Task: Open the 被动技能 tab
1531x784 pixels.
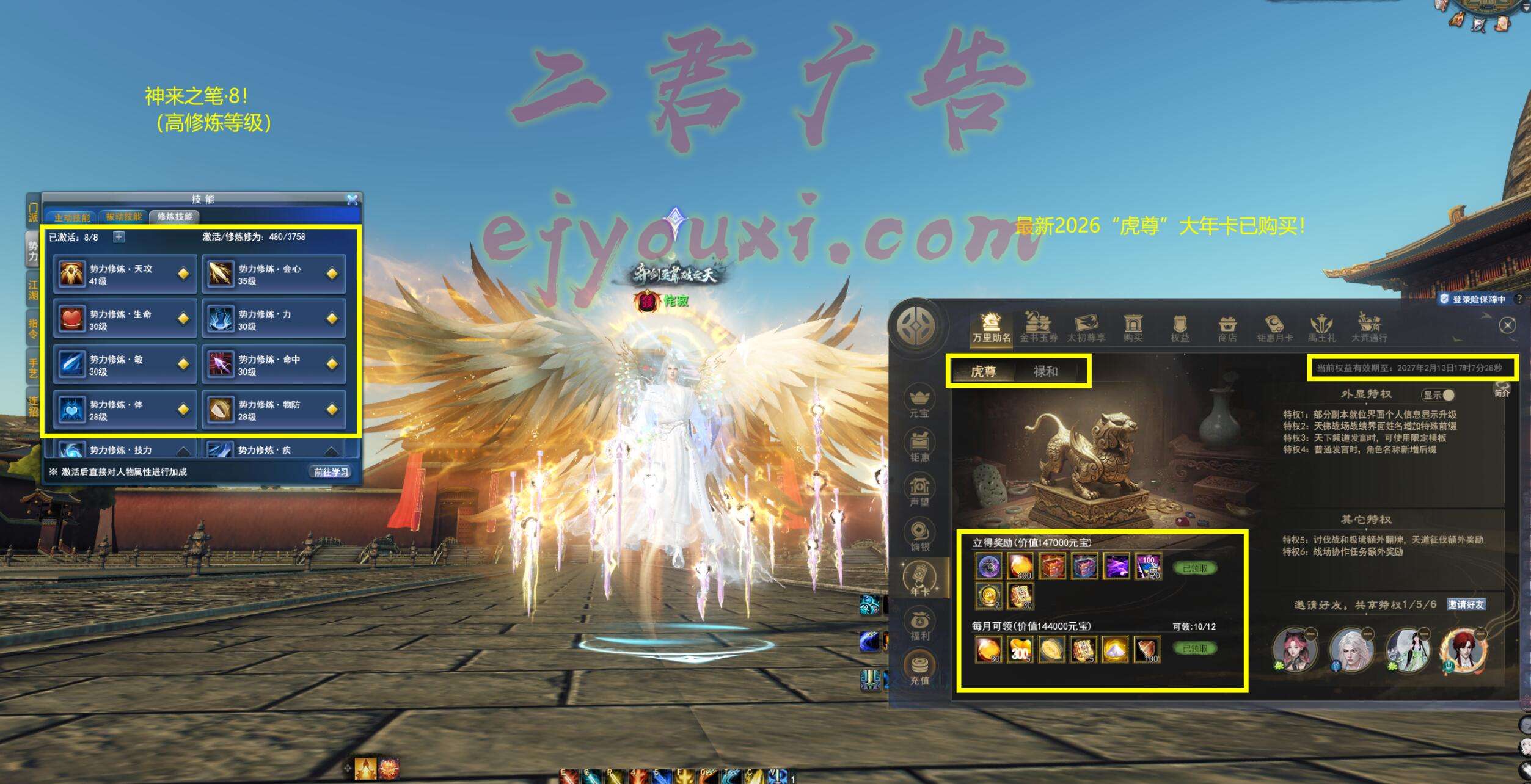Action: [x=123, y=217]
